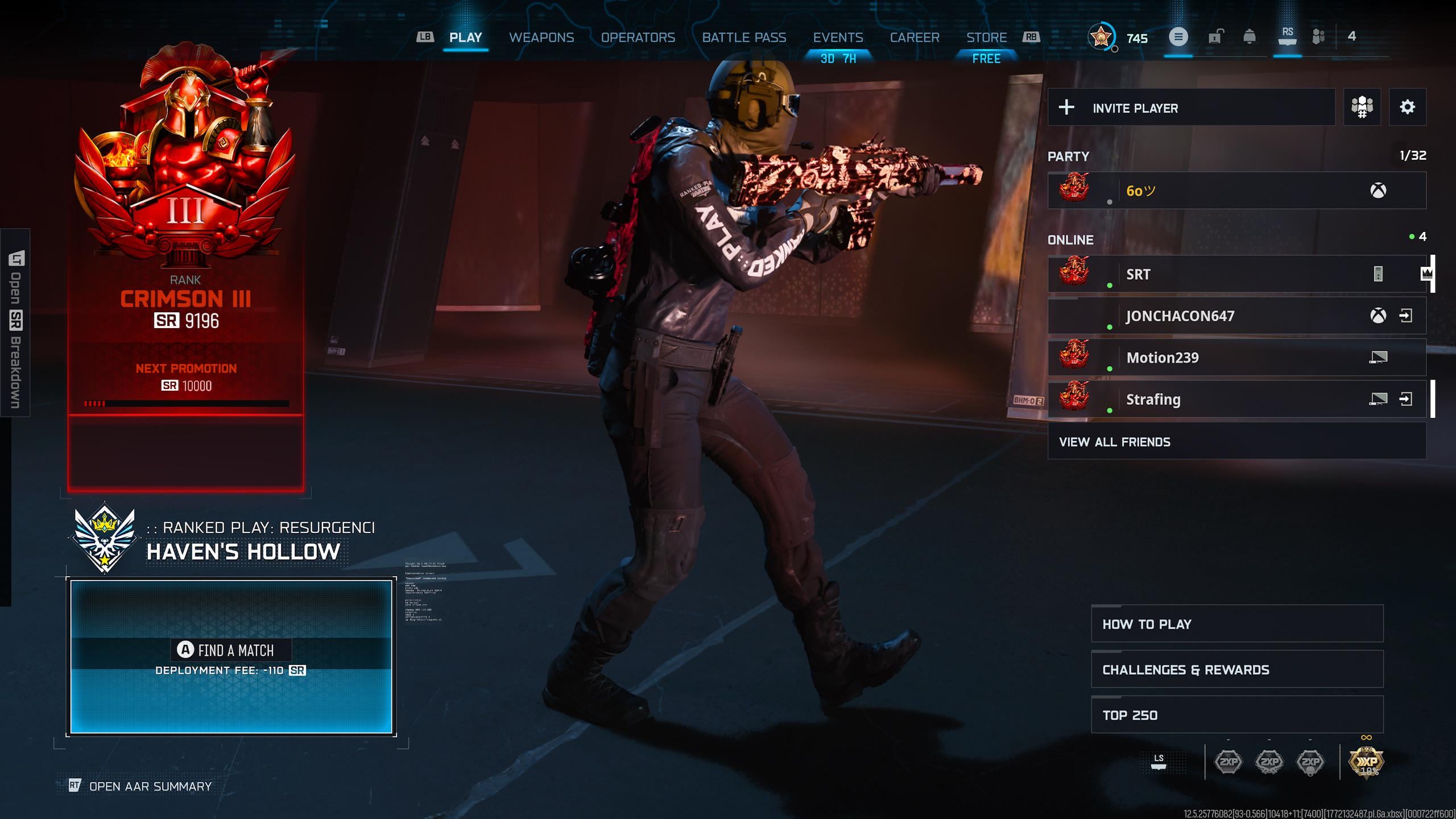Open the gold XP token icon
Screen dimensions: 1456x819
point(1366,762)
